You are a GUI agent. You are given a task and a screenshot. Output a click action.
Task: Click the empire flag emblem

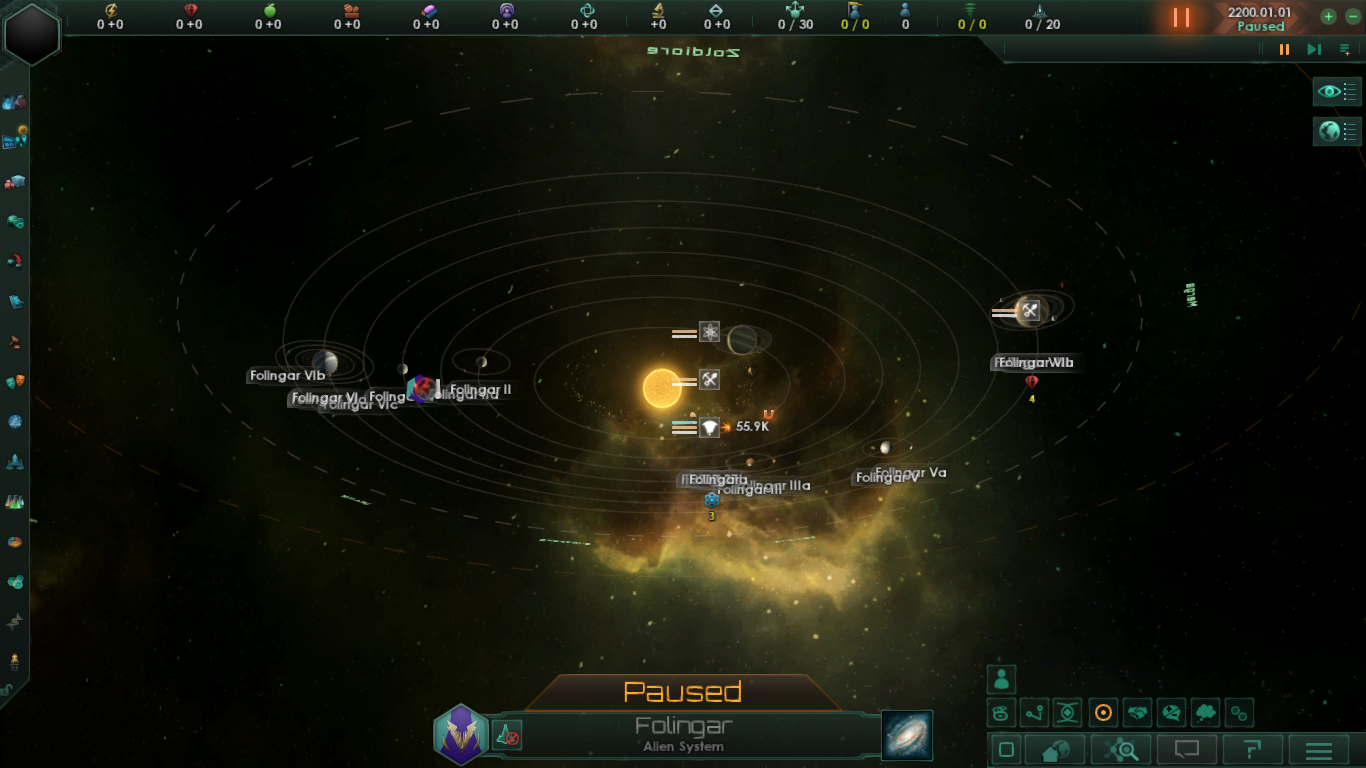460,735
